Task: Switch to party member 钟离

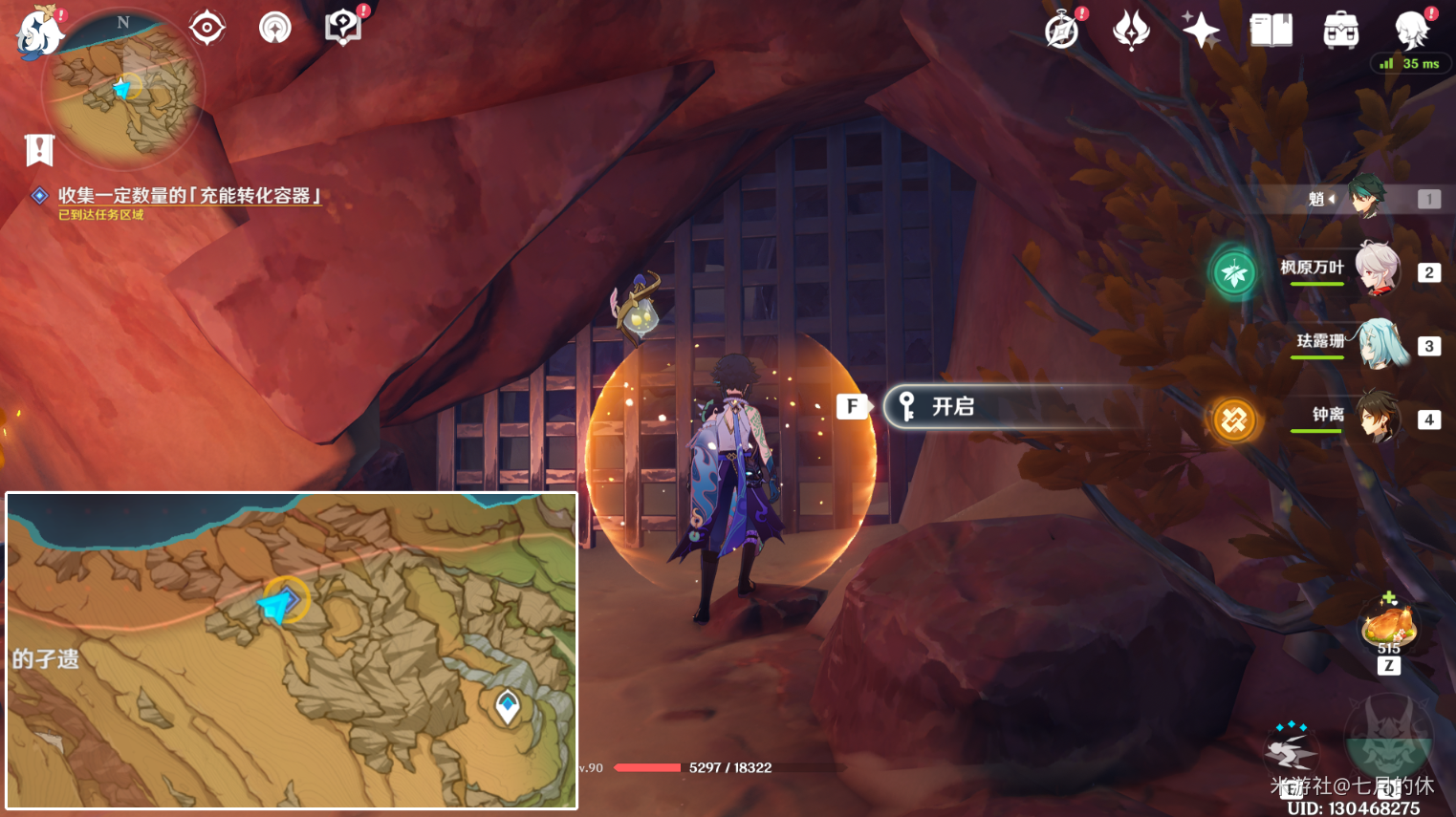Action: point(1379,418)
